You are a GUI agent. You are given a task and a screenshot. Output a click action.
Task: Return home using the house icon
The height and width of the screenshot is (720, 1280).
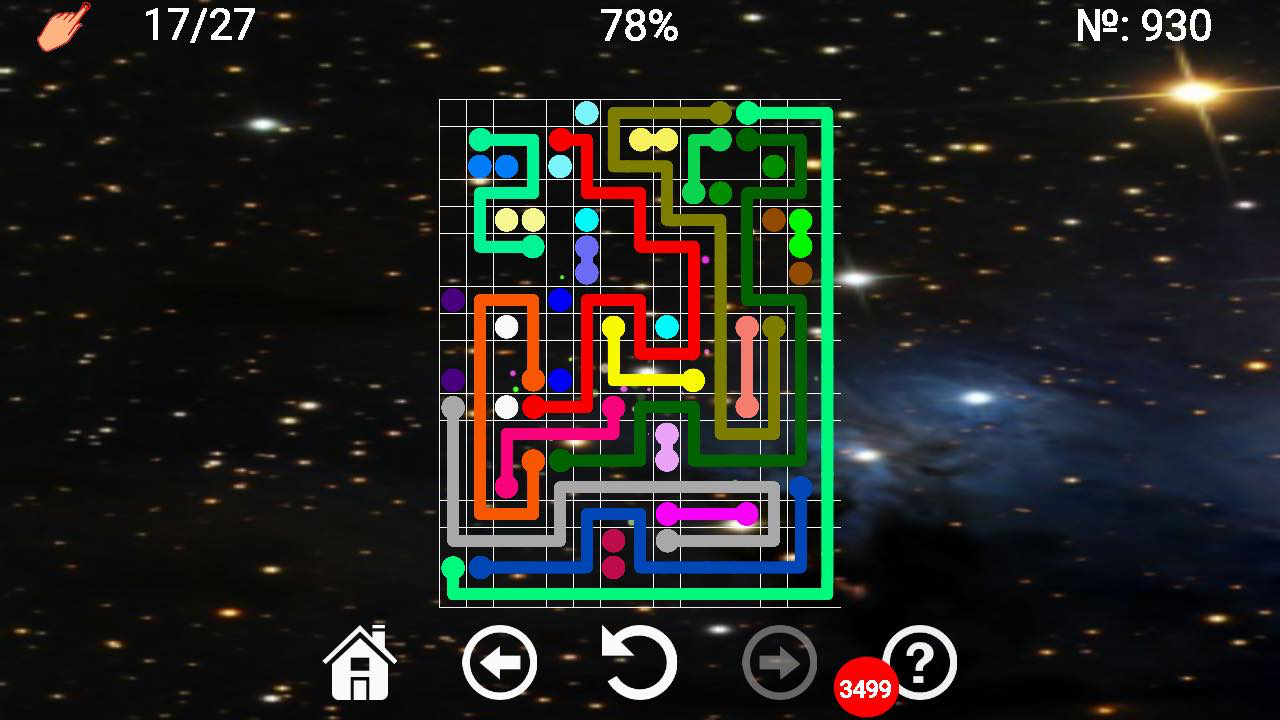pos(359,660)
